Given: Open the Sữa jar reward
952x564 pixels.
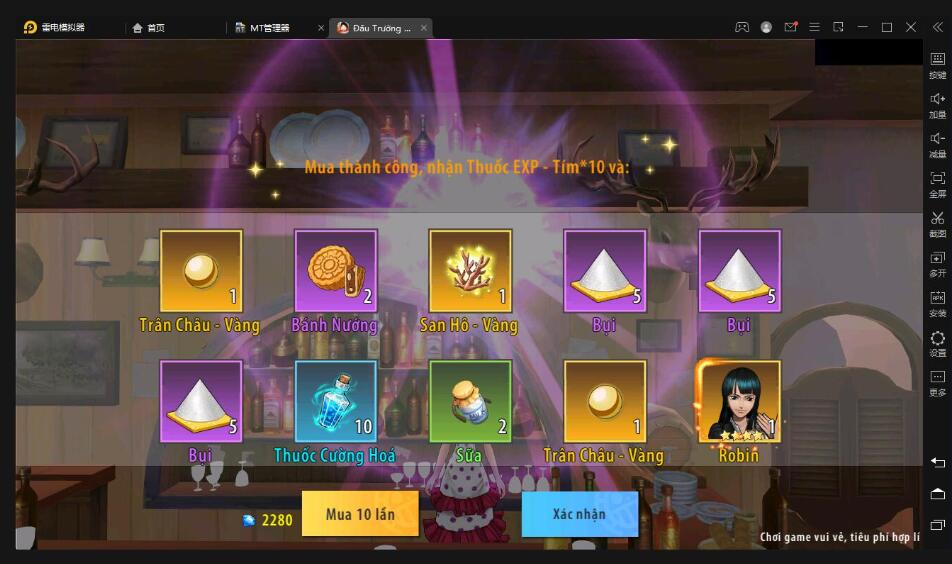Looking at the screenshot, I should [x=470, y=402].
